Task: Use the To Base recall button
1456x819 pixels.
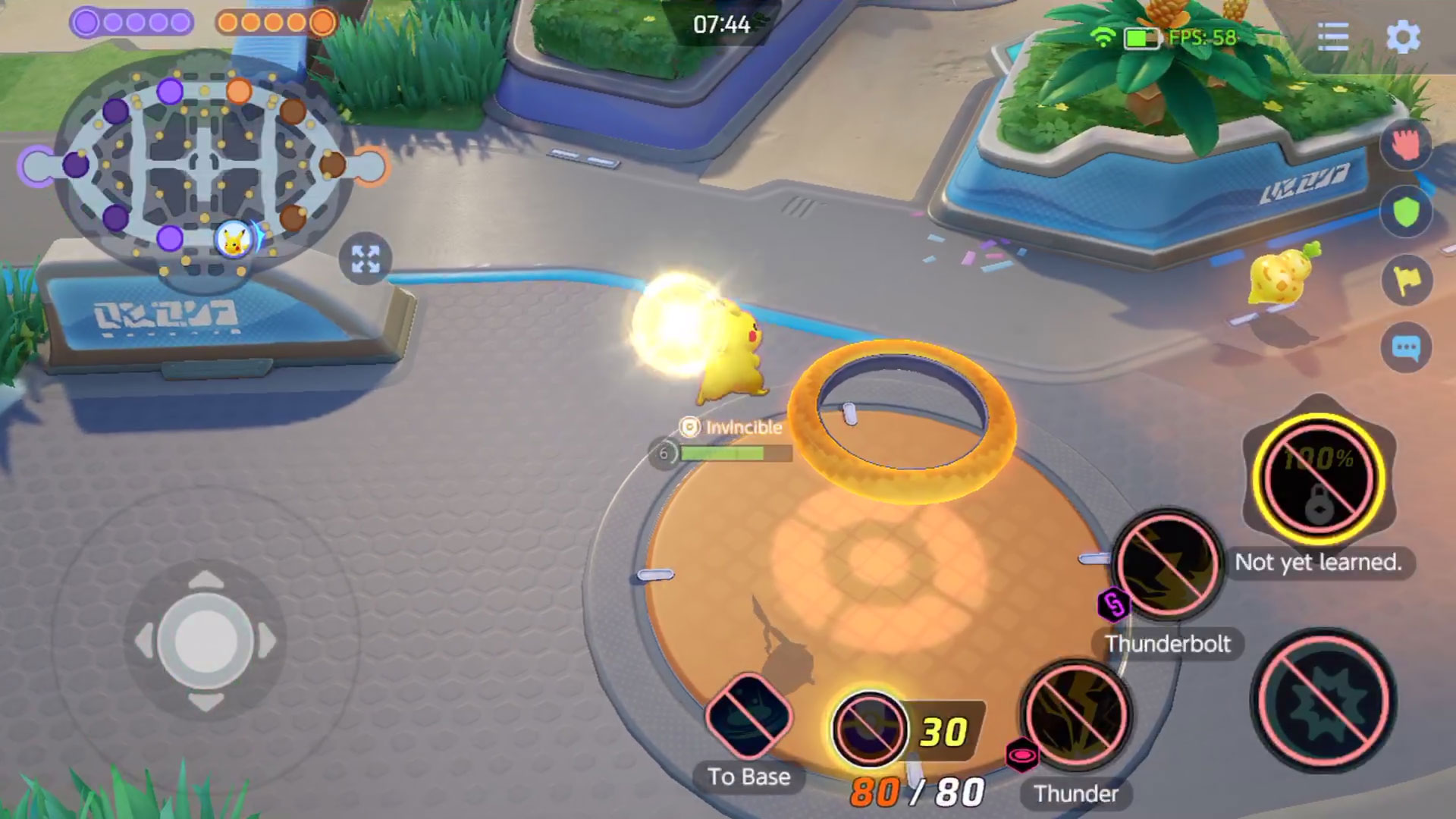Action: point(748,717)
